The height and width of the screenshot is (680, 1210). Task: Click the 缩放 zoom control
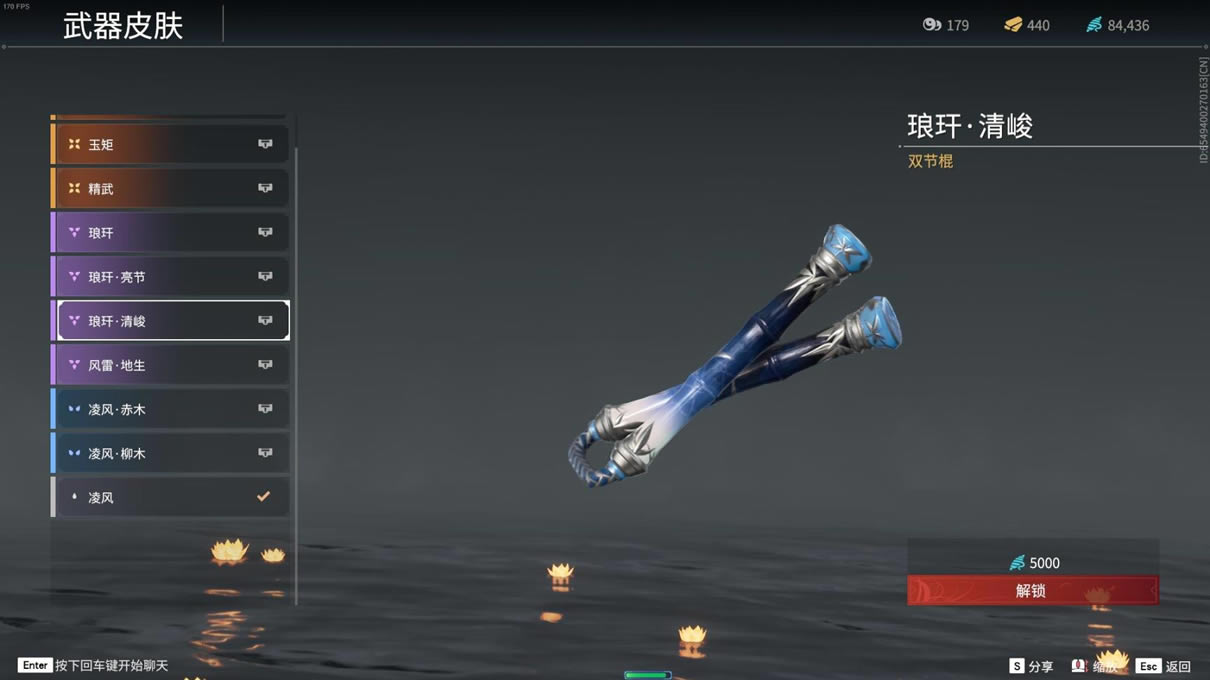tap(1095, 666)
